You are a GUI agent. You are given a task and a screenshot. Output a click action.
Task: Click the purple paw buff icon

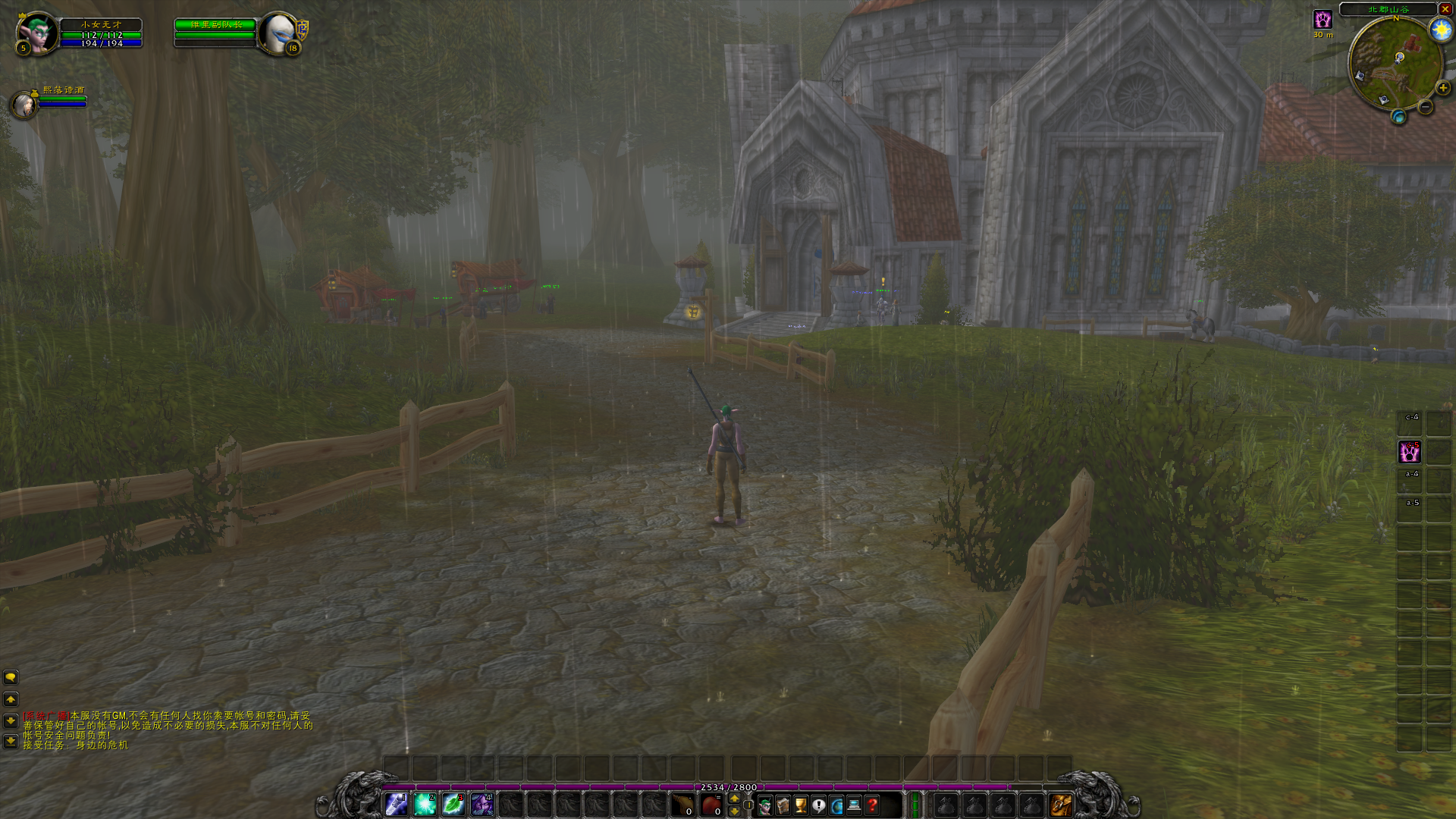1323,20
